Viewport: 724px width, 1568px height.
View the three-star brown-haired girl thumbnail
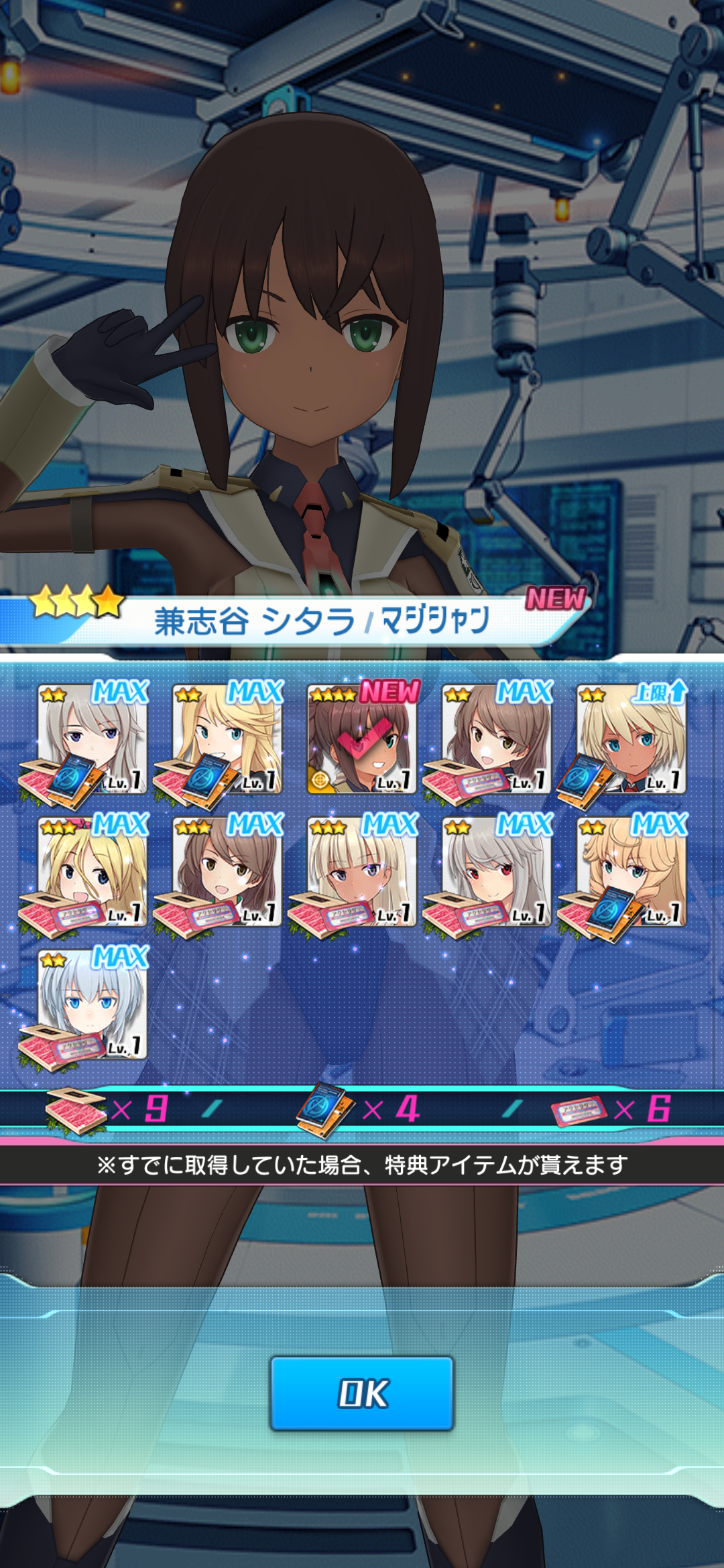point(227,872)
